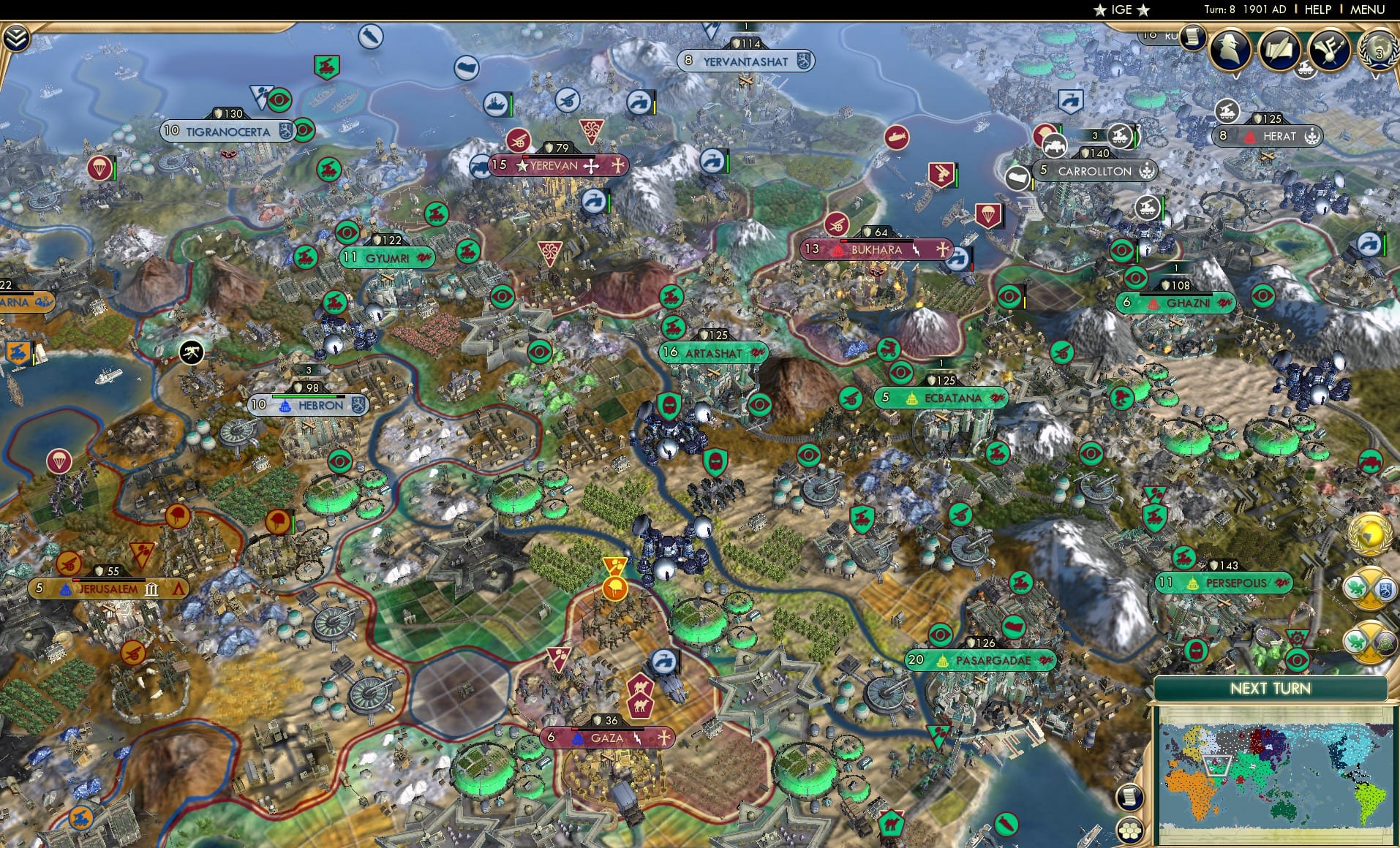Select the Bukhara city banner
This screenshot has width=1400, height=848.
pos(876,249)
